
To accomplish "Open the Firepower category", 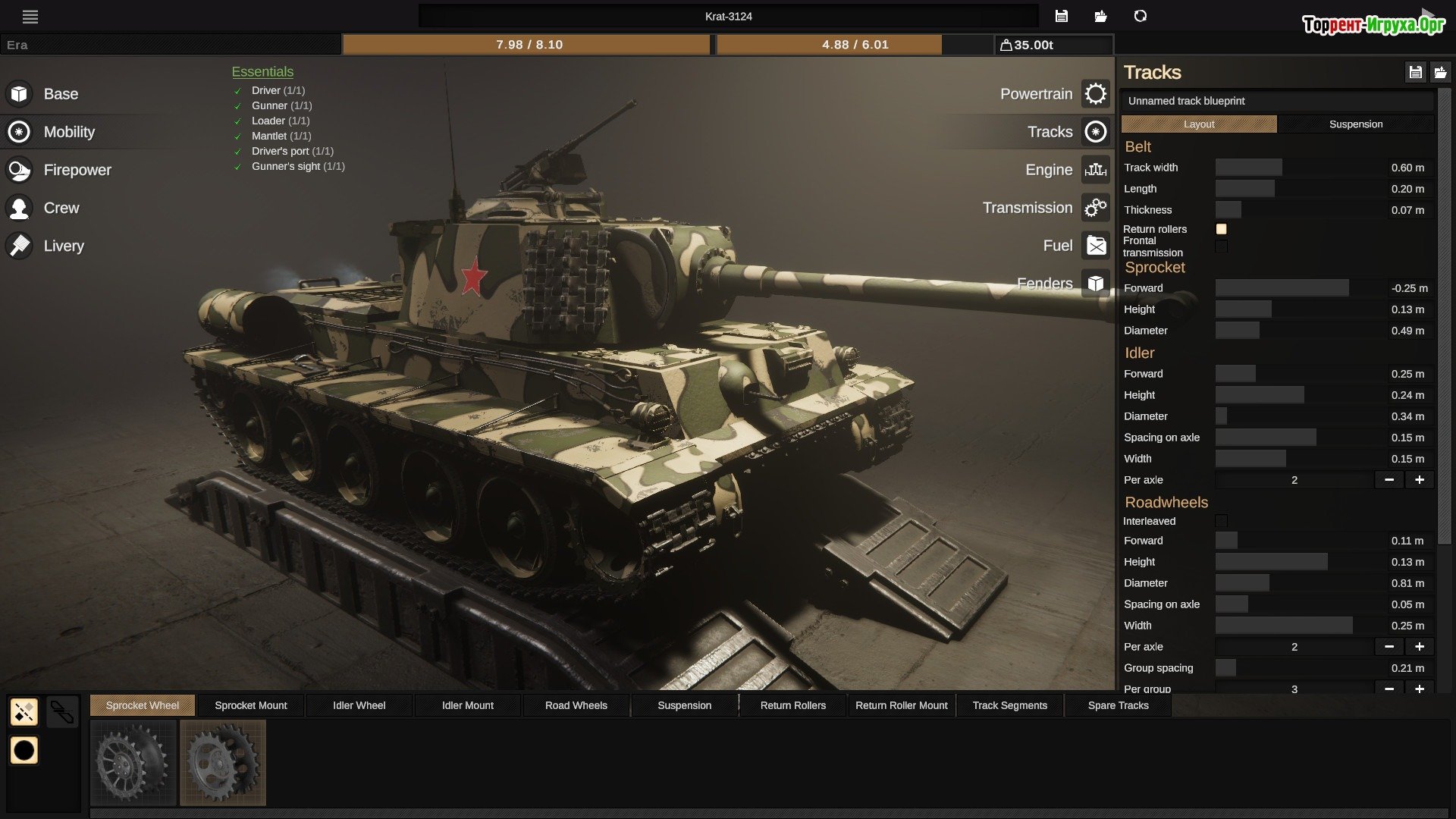I will 77,170.
